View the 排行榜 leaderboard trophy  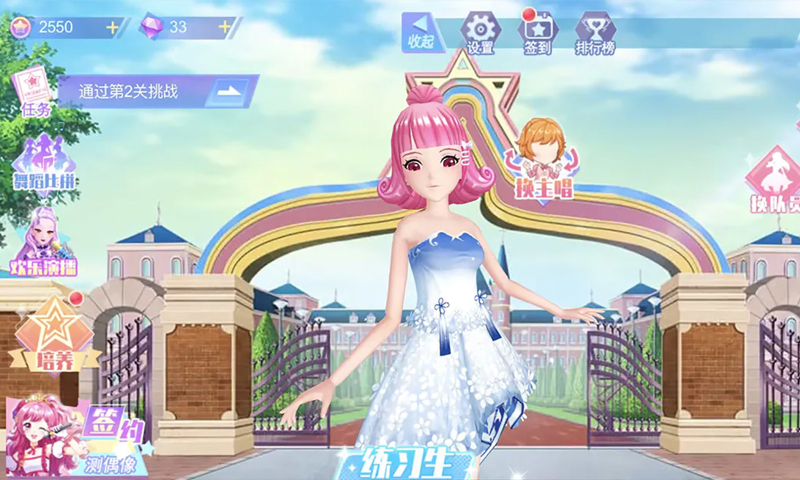[594, 32]
